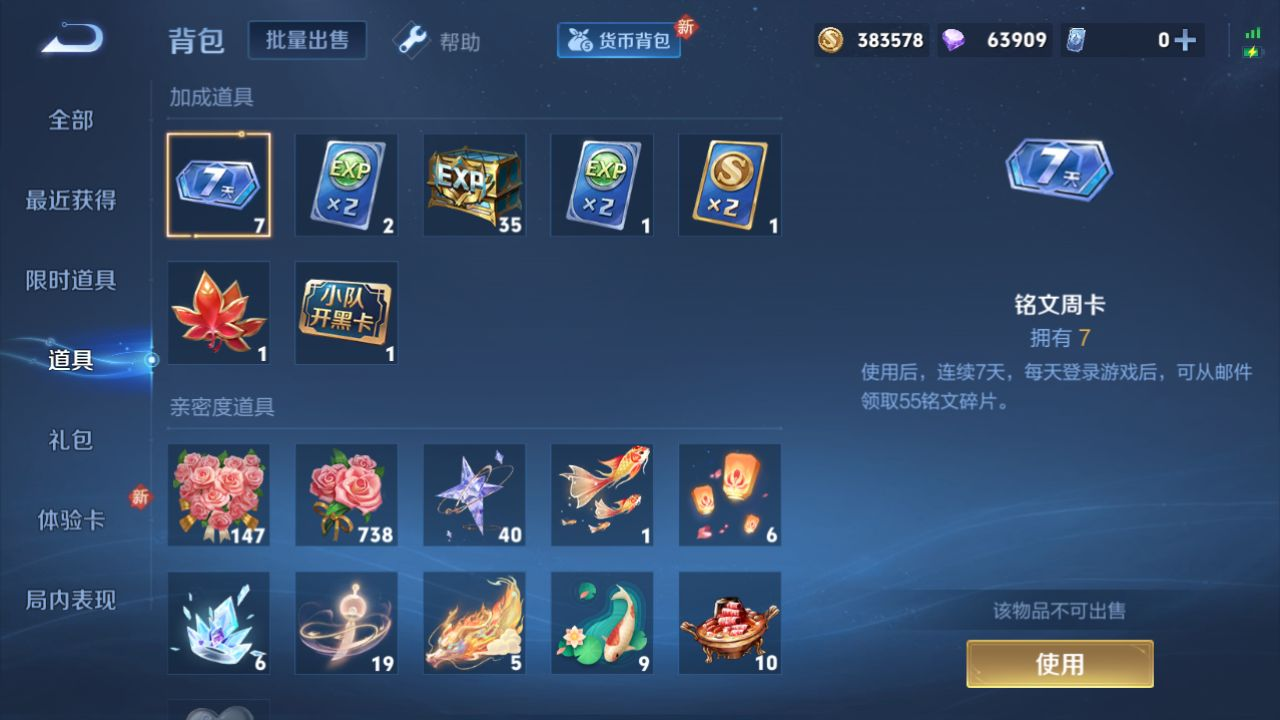Viewport: 1280px width, 720px height.
Task: Open the 帮助 help button
Action: 437,41
